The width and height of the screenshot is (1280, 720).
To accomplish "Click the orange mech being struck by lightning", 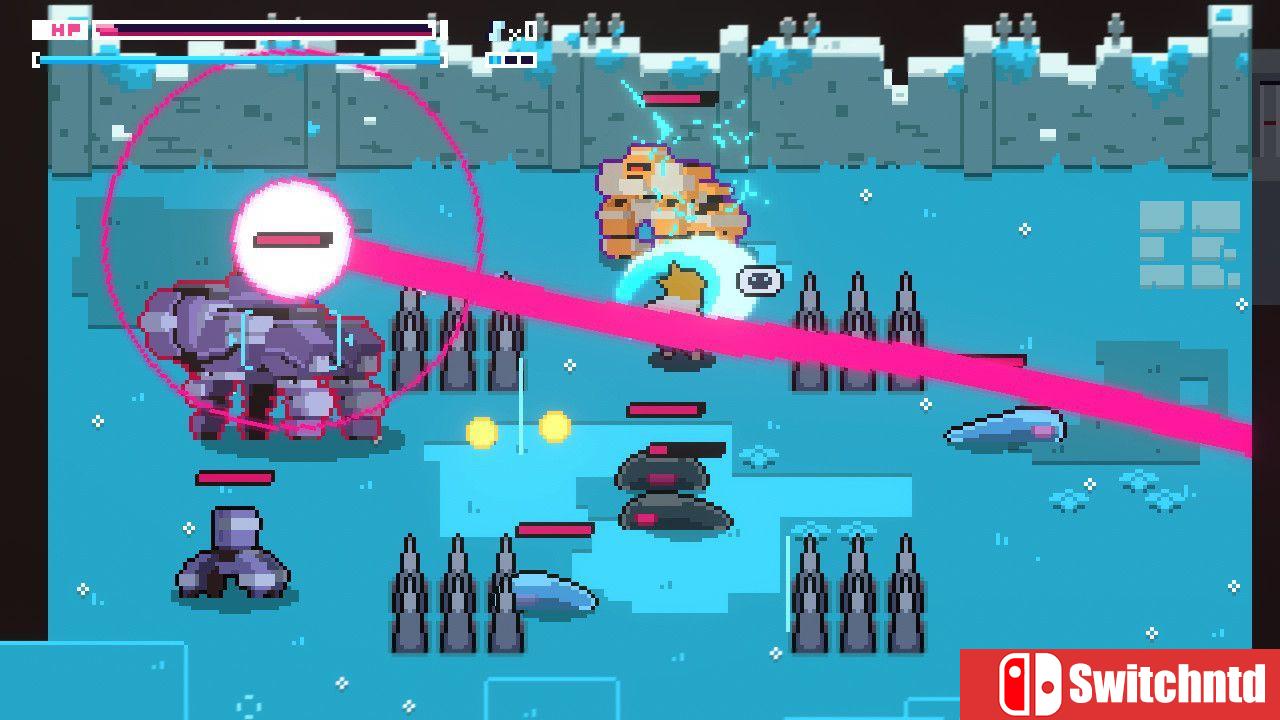I will coord(665,195).
